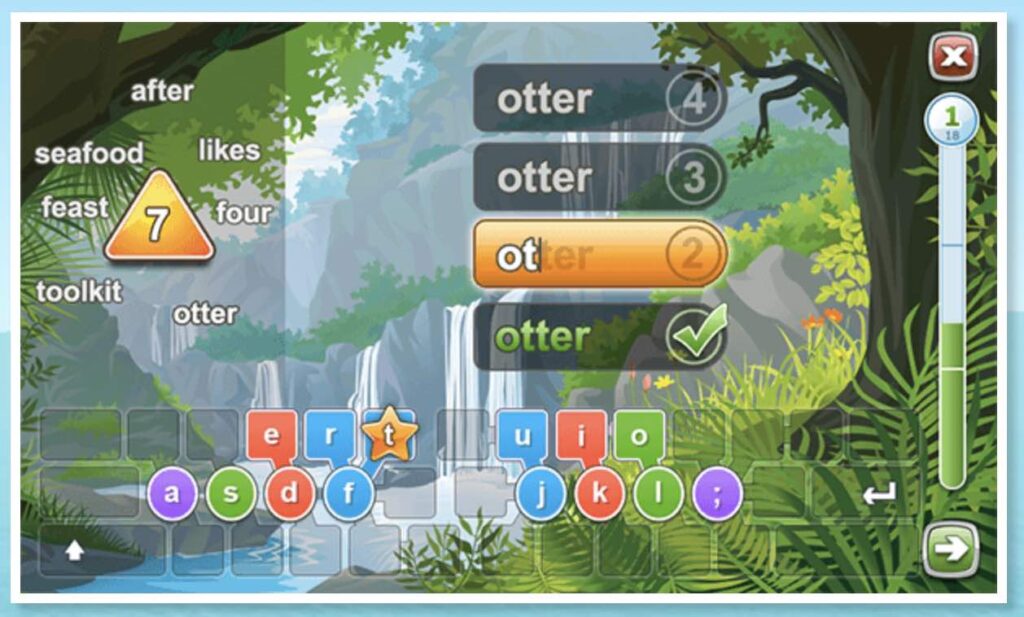Click the green 'o' key
1024x617 pixels.
point(640,436)
